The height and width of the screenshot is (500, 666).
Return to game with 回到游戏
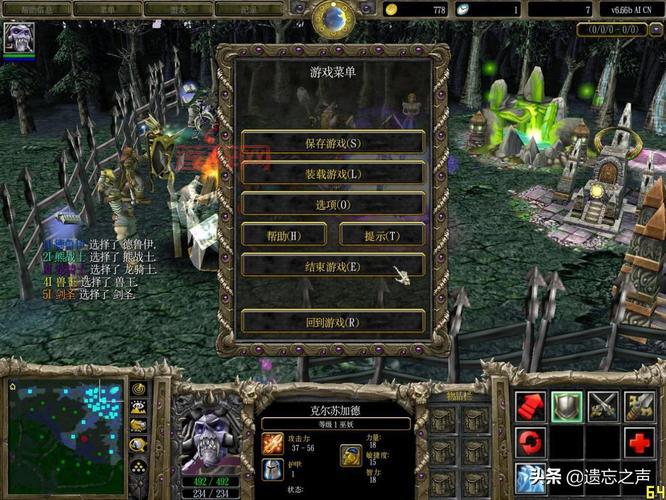(x=333, y=322)
